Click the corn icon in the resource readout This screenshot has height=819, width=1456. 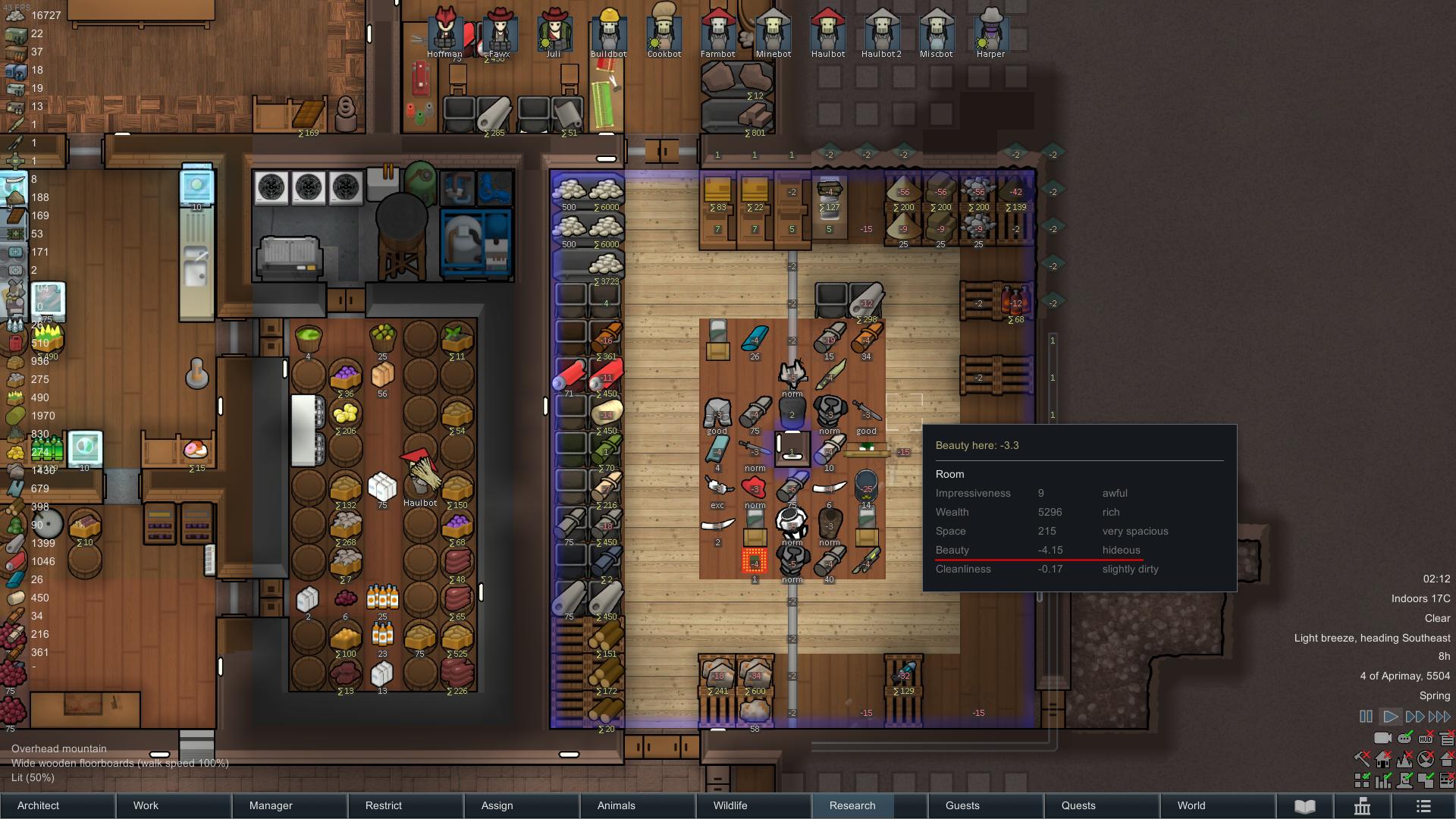point(15,398)
